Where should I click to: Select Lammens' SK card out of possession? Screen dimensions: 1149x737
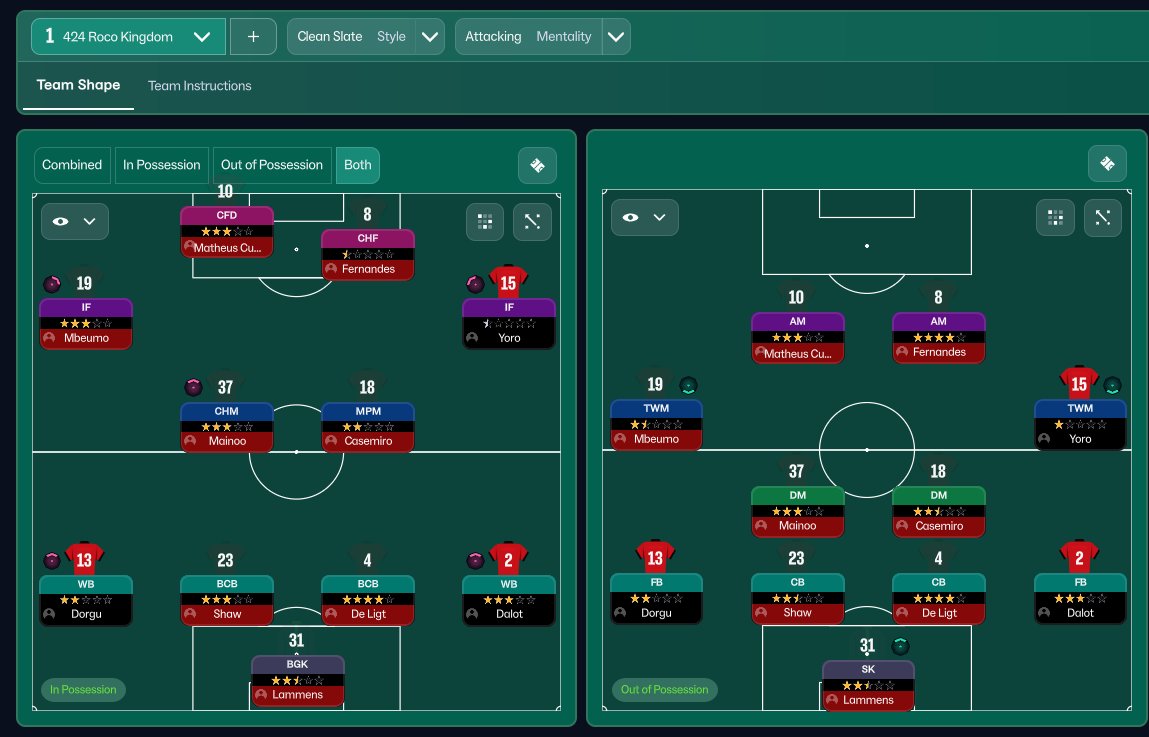[868, 685]
